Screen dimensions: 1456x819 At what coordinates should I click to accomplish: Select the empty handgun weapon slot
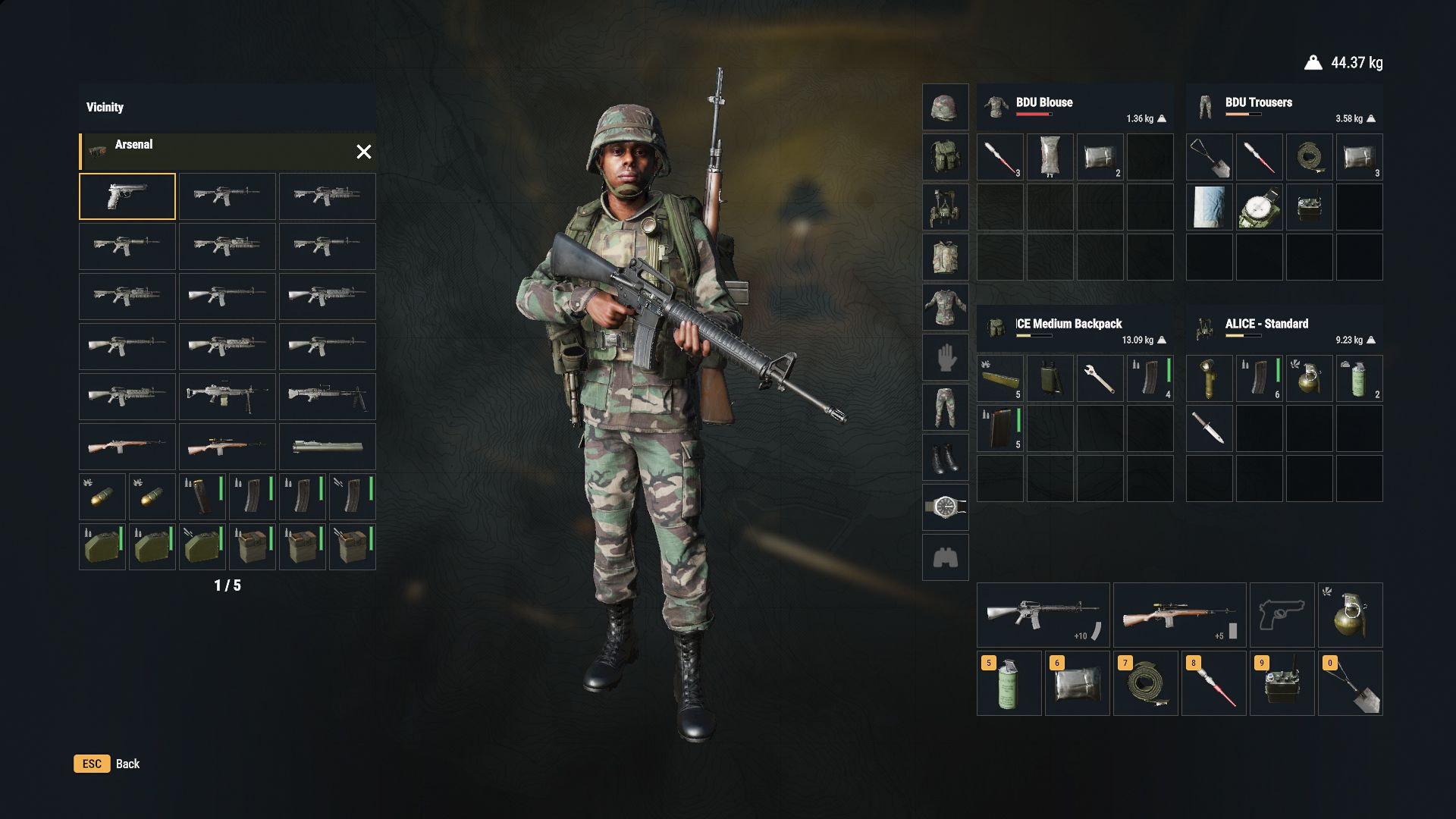[x=1282, y=615]
